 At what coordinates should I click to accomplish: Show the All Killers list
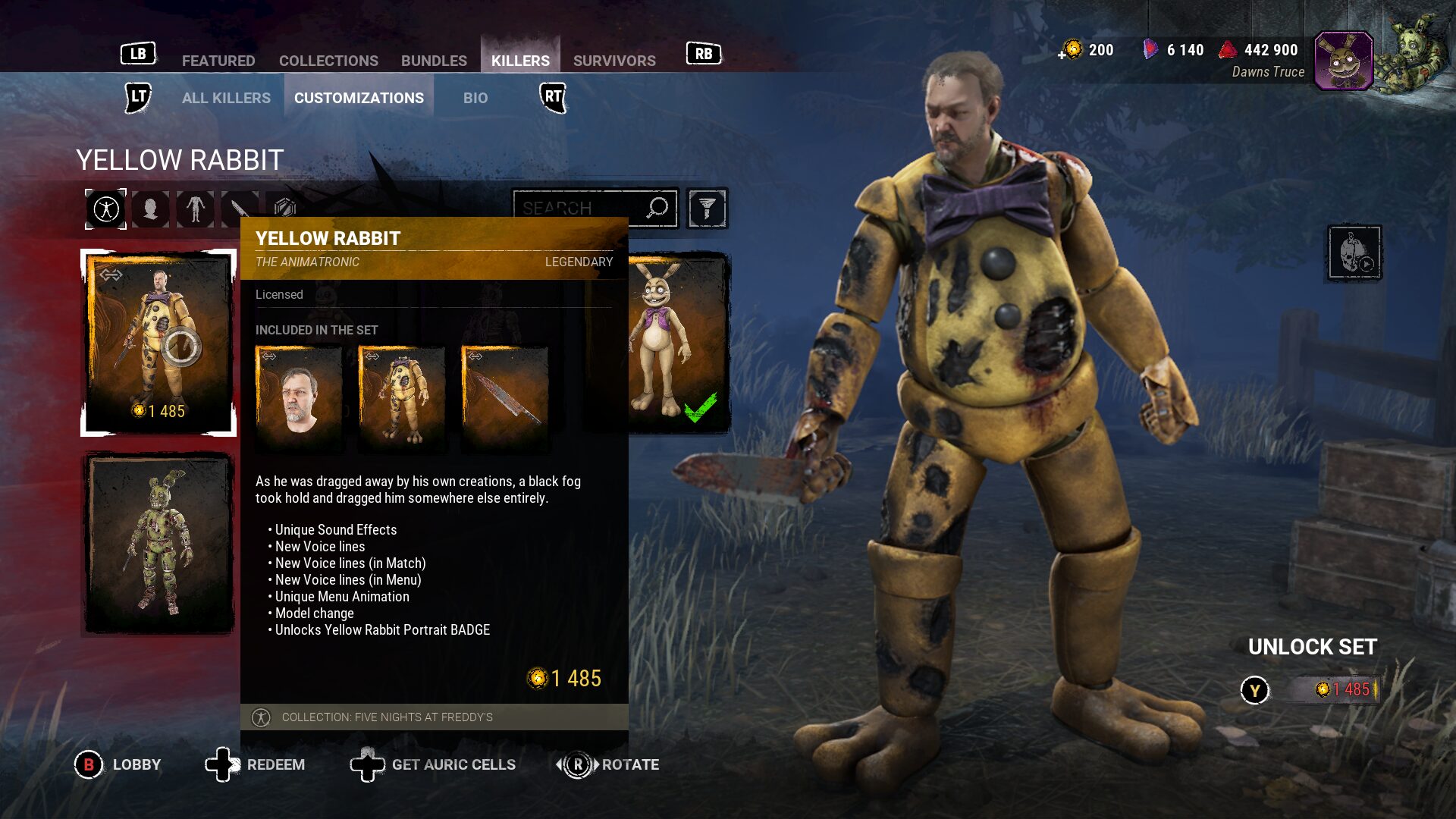pos(226,98)
